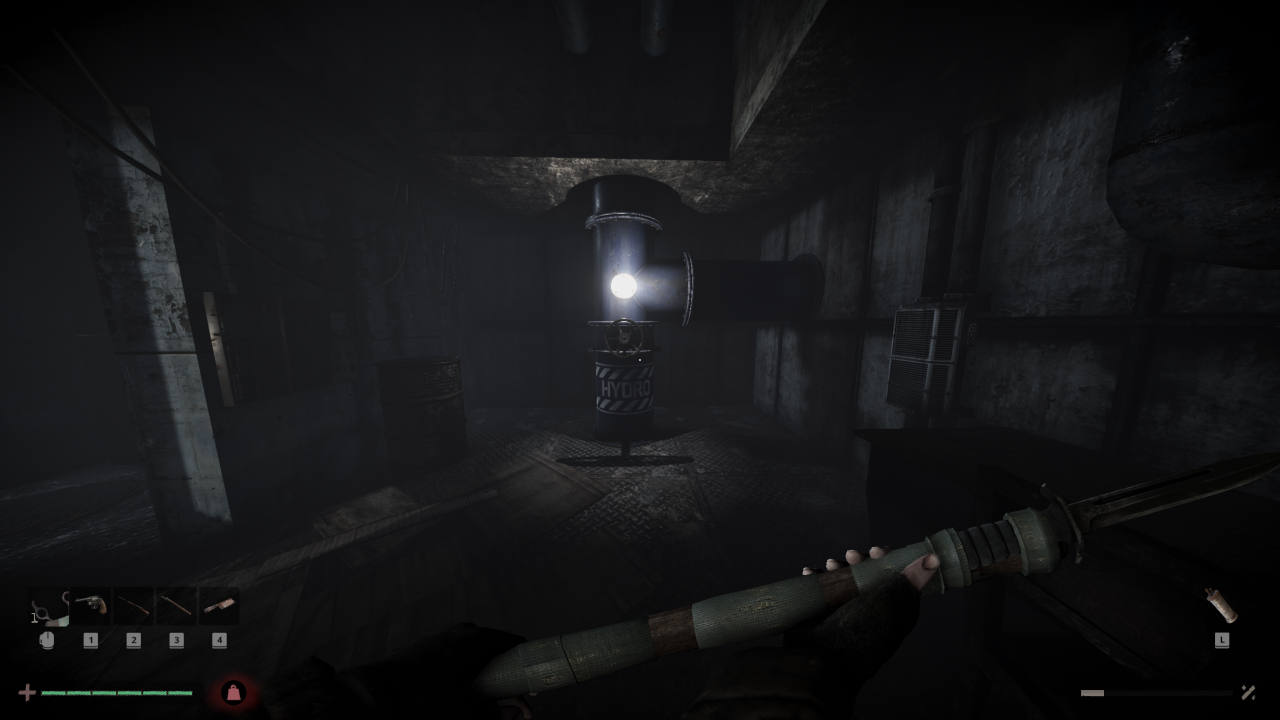Screen dimensions: 1280x720
Task: Click the lighter item icon
Action: click(x=1221, y=606)
